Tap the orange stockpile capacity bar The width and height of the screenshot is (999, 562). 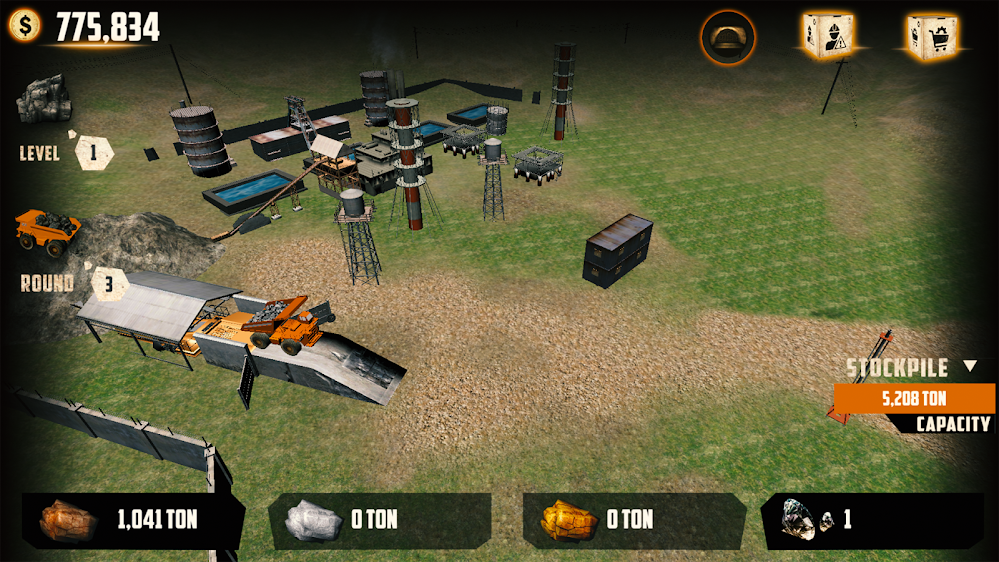[914, 398]
